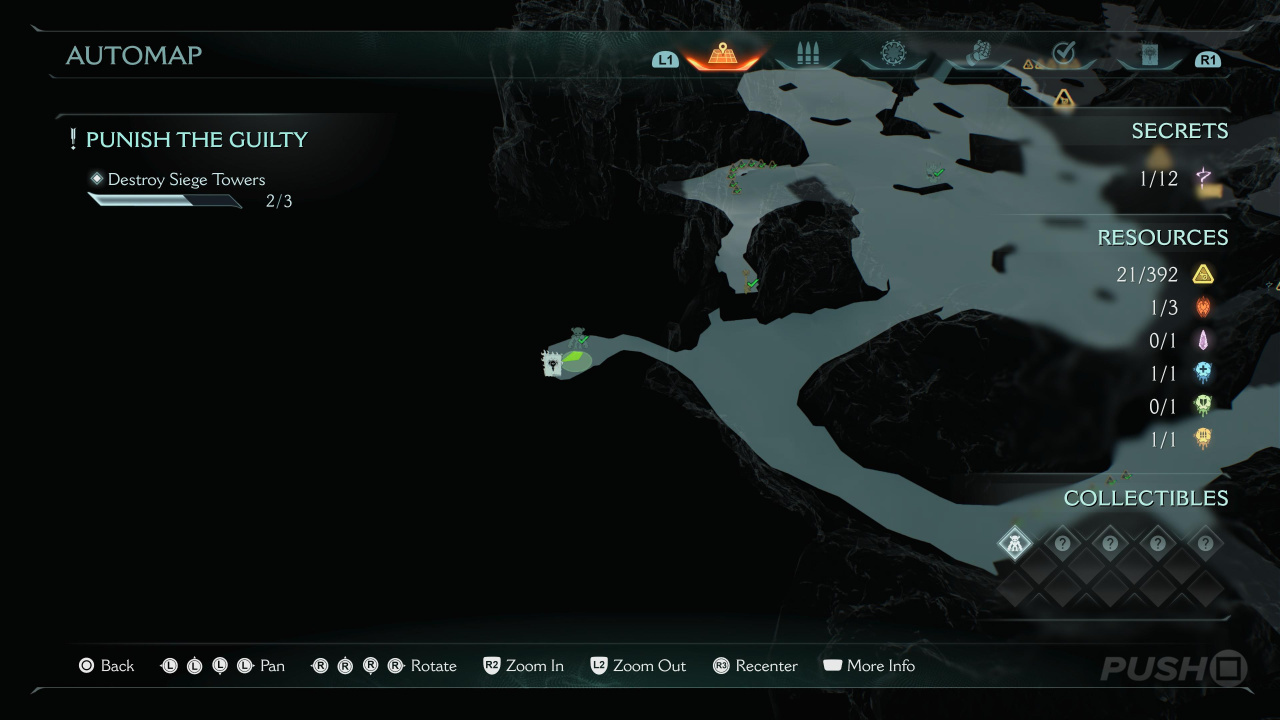Image resolution: width=1280 pixels, height=720 pixels.
Task: Switch to the codex banner tab
Action: [x=1149, y=55]
